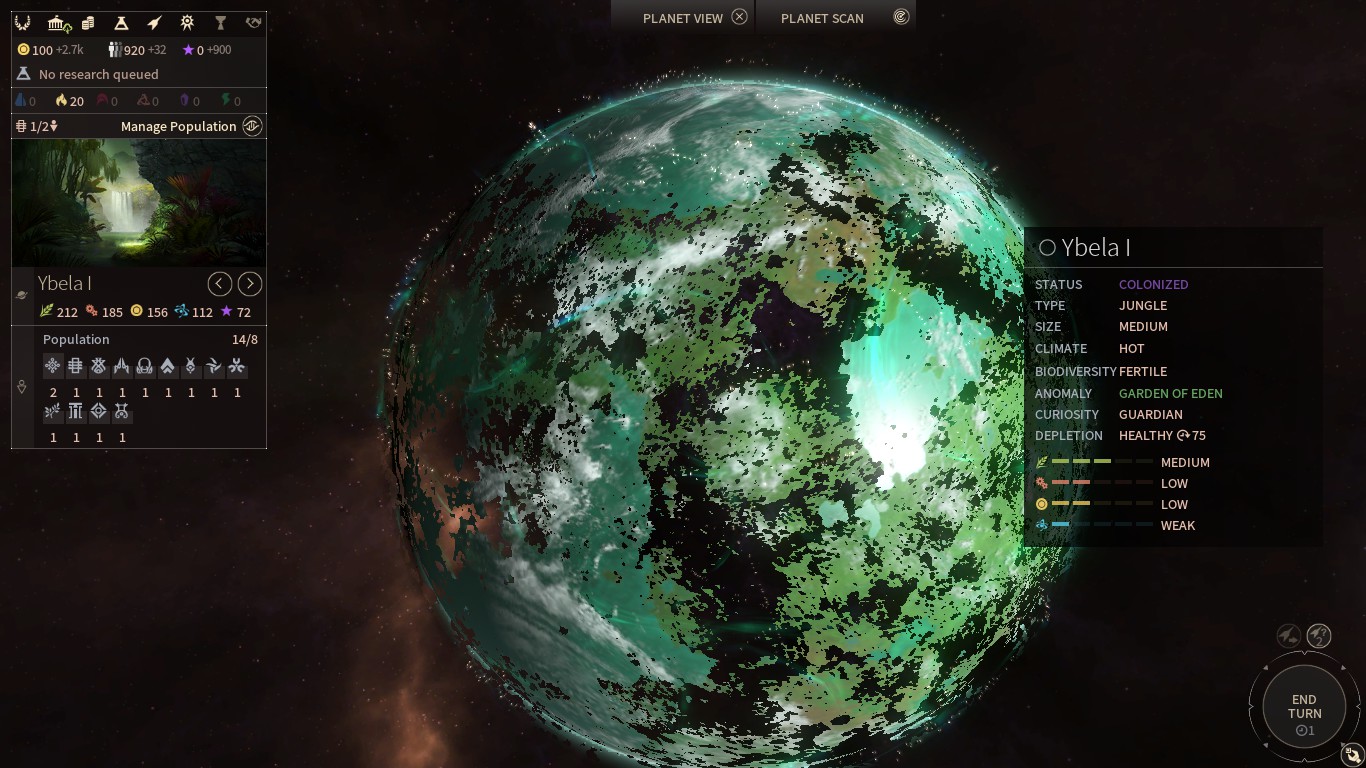Image resolution: width=1366 pixels, height=768 pixels.
Task: Close the Planet View
Action: [x=739, y=17]
